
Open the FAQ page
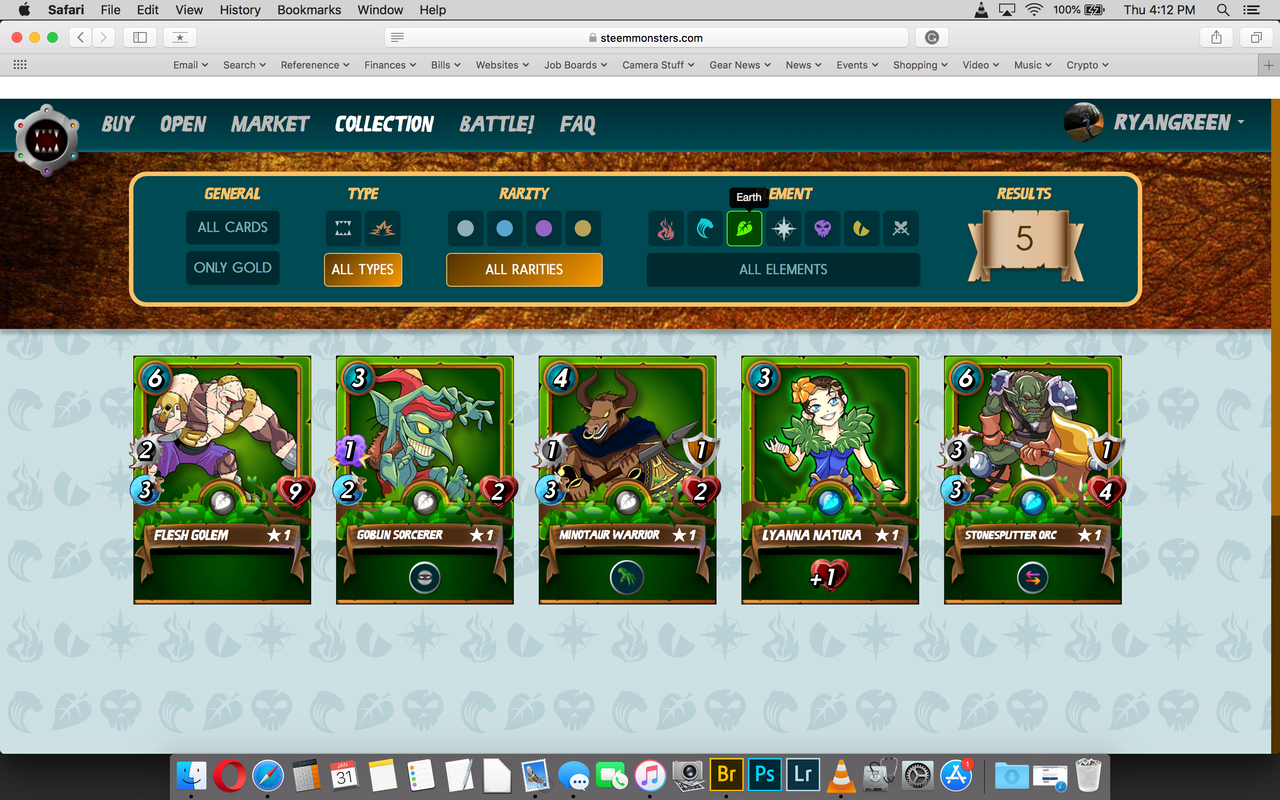click(x=577, y=124)
